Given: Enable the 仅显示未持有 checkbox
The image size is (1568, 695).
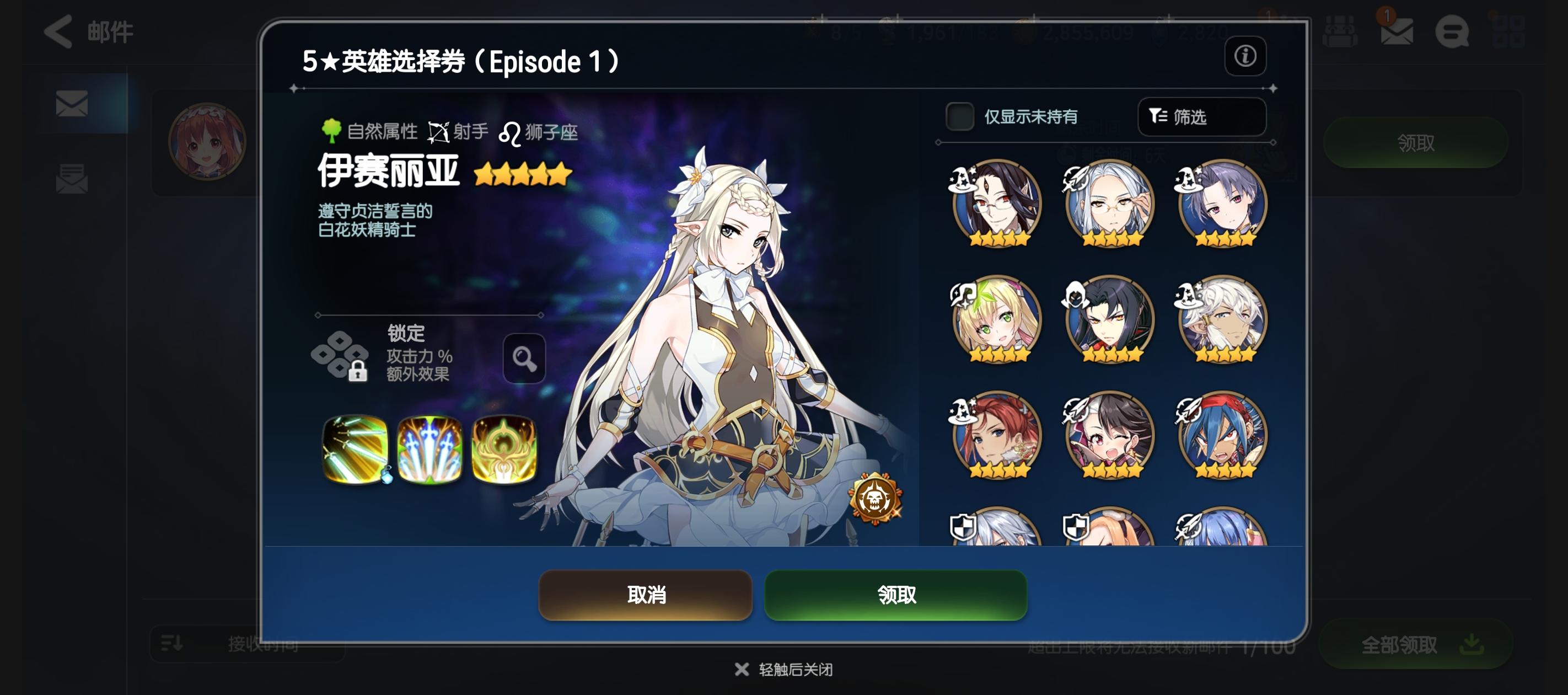Looking at the screenshot, I should click(960, 117).
